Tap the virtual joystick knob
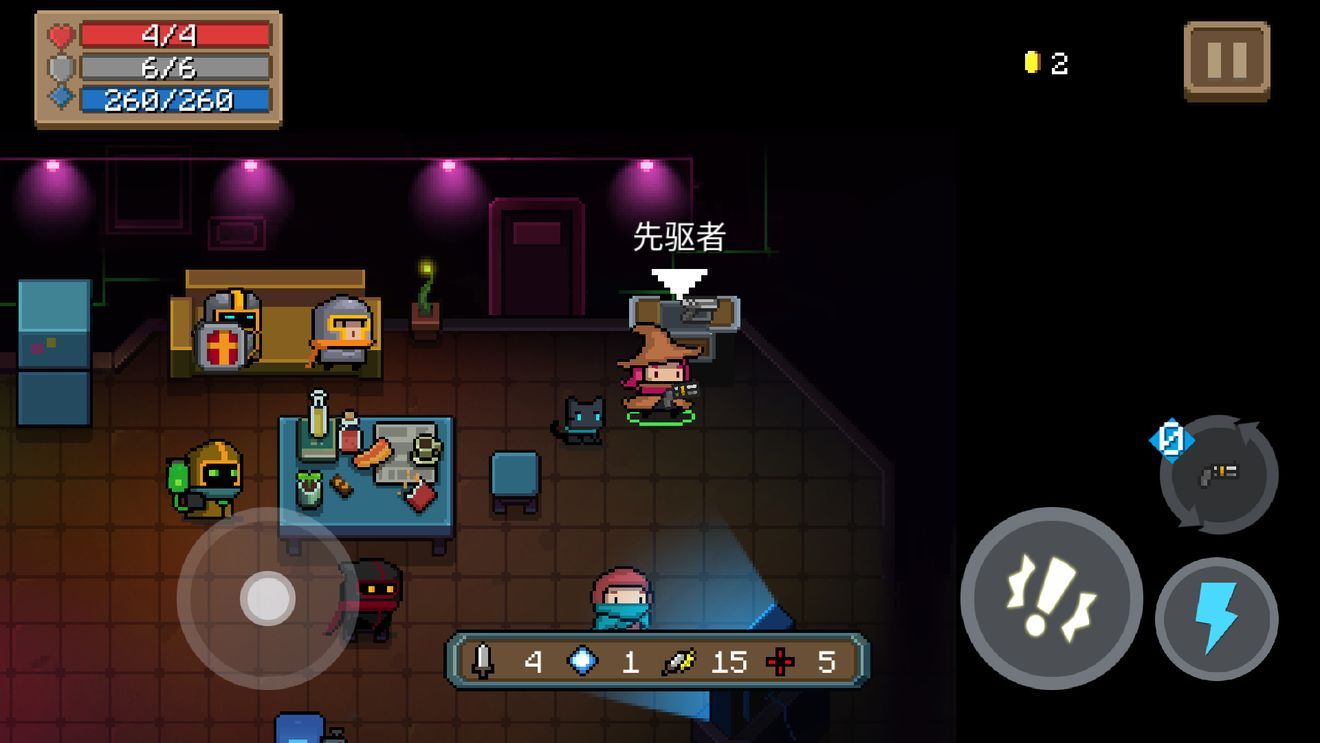Viewport: 1320px width, 743px height. point(267,598)
